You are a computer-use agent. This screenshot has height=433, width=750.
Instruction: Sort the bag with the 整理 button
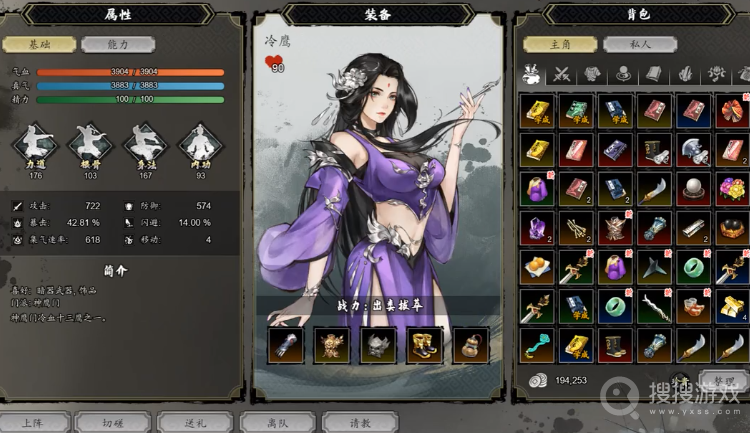[x=722, y=380]
